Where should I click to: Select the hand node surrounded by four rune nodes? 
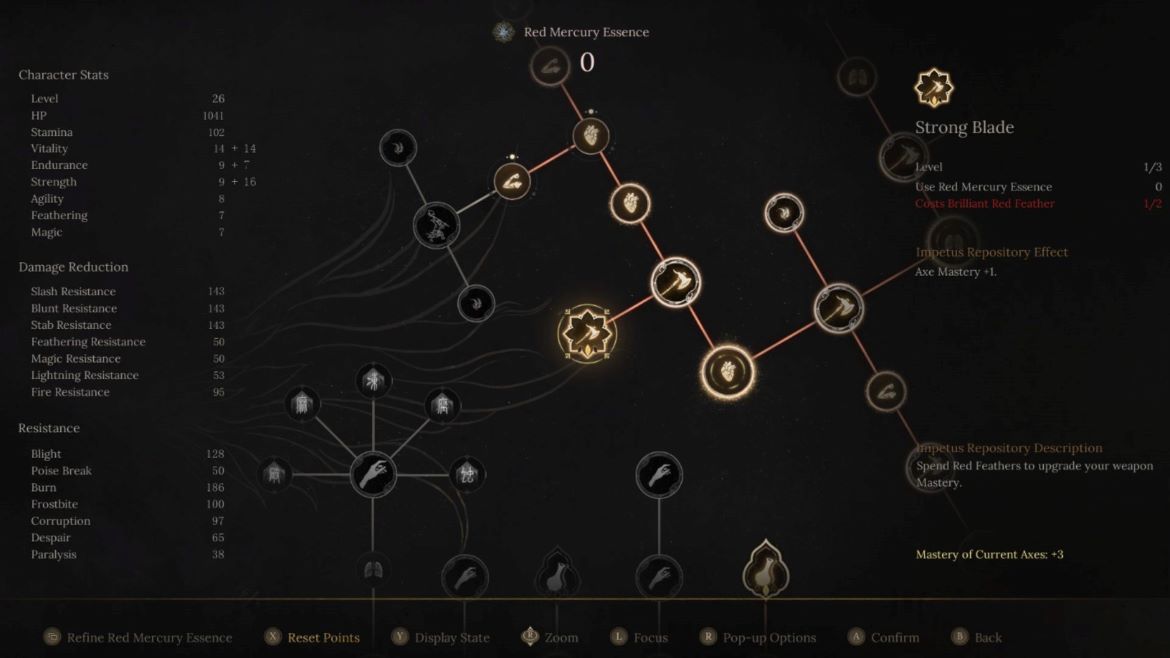pos(373,473)
